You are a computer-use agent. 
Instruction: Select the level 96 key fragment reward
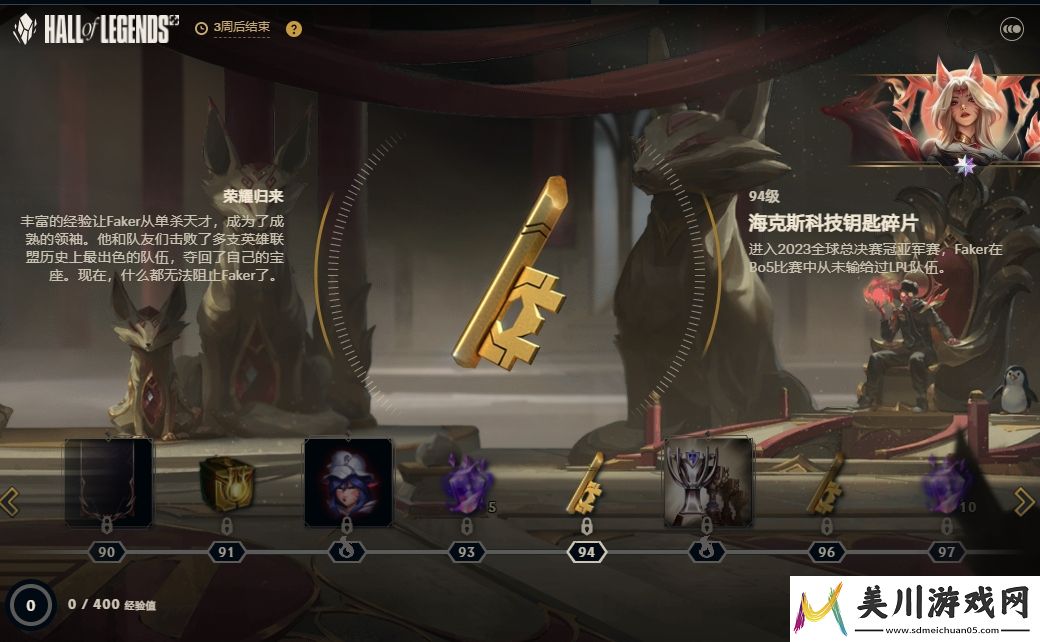(826, 480)
